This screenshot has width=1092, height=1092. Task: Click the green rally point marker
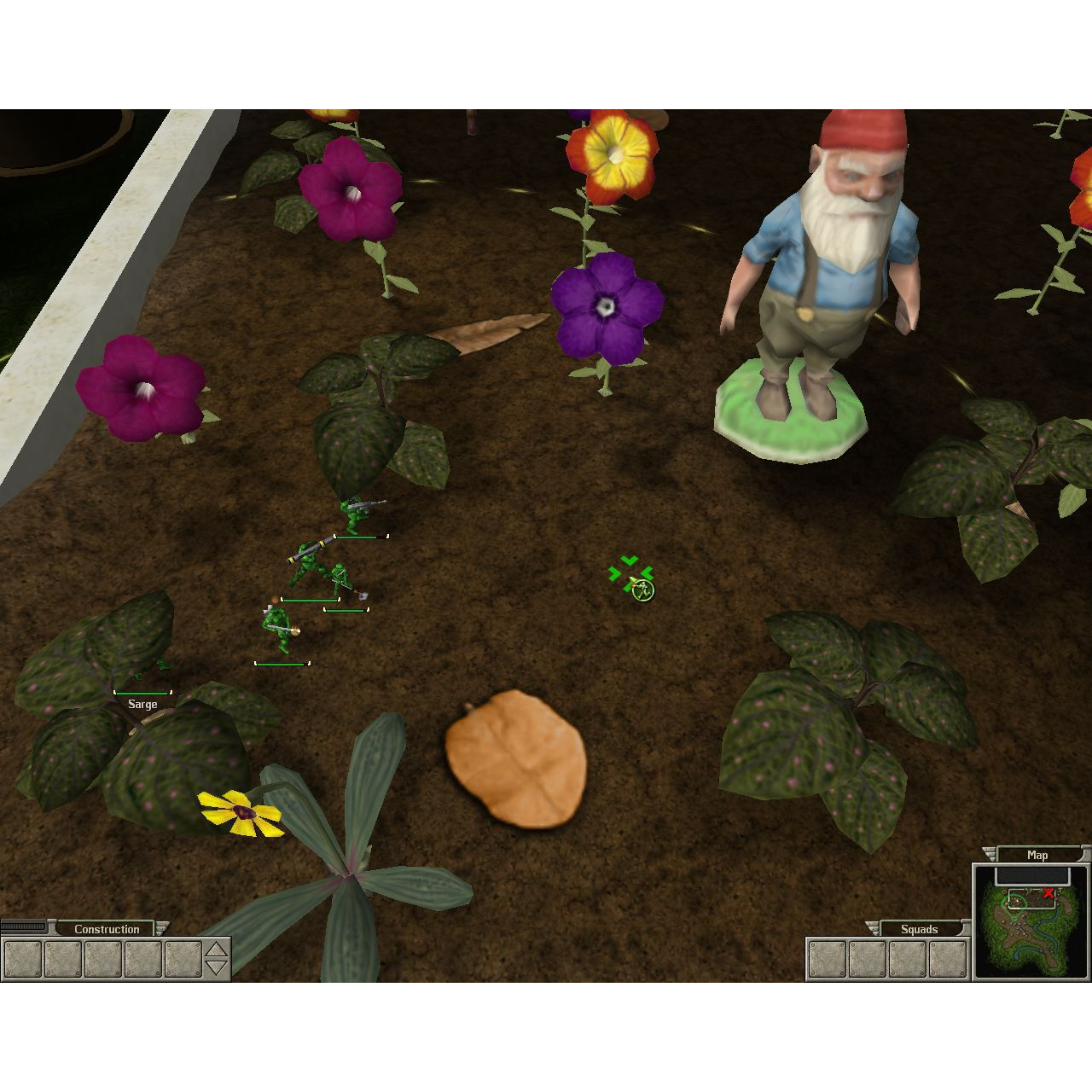[x=631, y=572]
